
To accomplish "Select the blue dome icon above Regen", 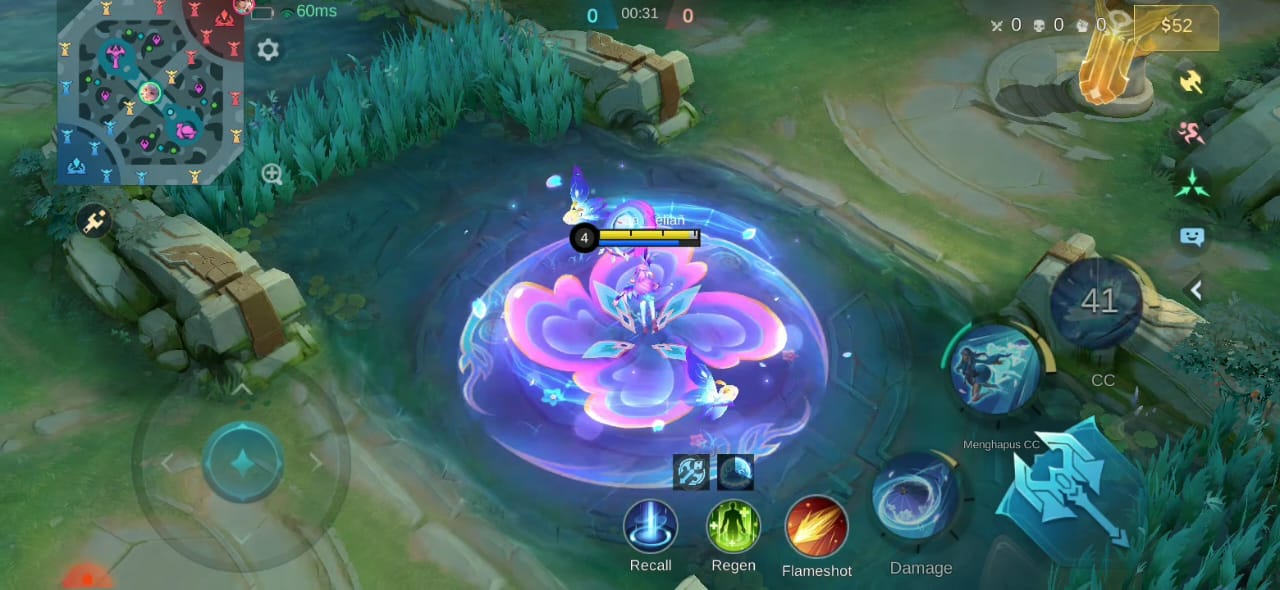I will tap(735, 472).
